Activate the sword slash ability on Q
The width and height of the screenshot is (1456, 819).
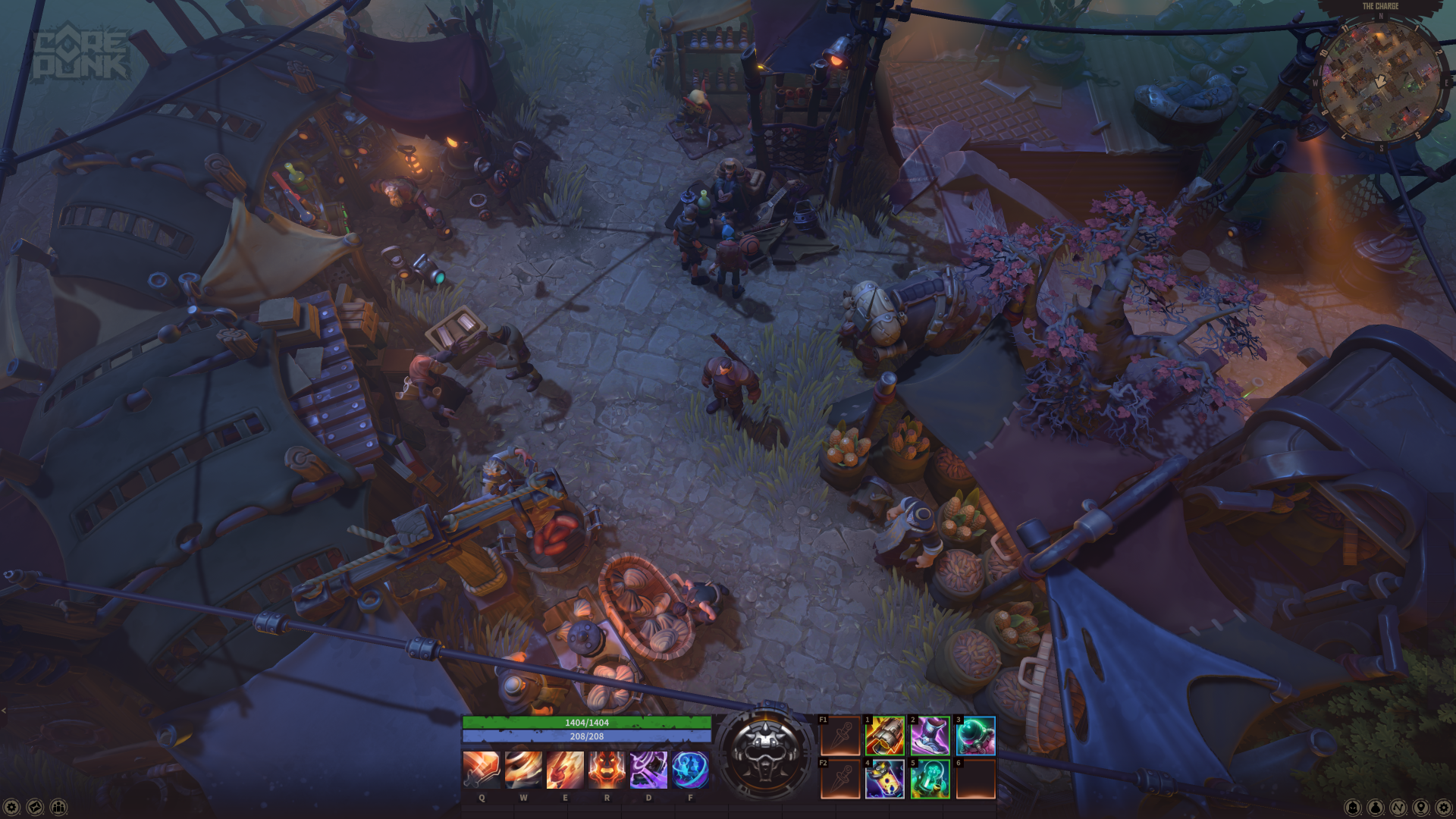pyautogui.click(x=482, y=770)
